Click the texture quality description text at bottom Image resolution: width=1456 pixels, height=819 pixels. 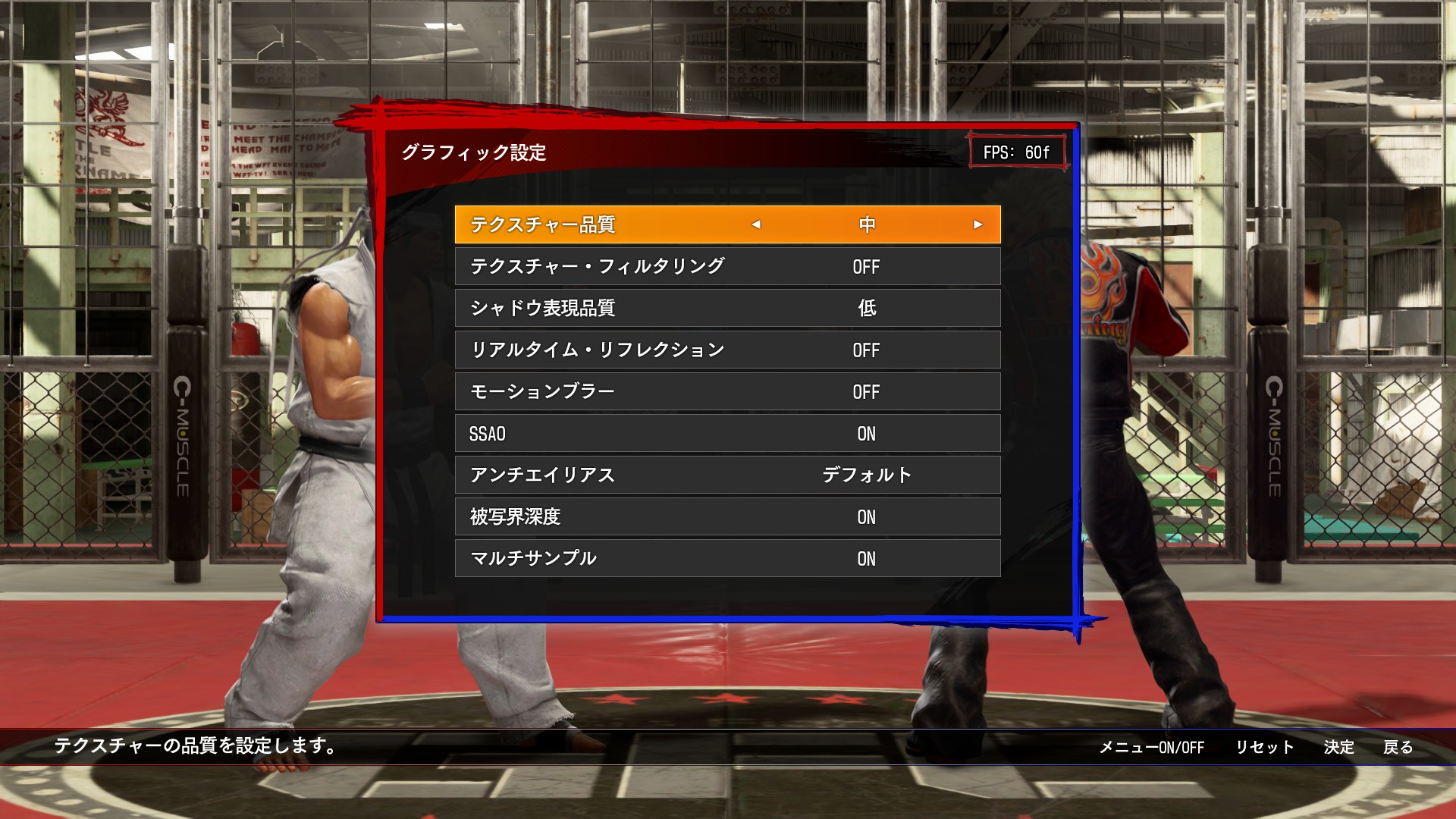[192, 747]
